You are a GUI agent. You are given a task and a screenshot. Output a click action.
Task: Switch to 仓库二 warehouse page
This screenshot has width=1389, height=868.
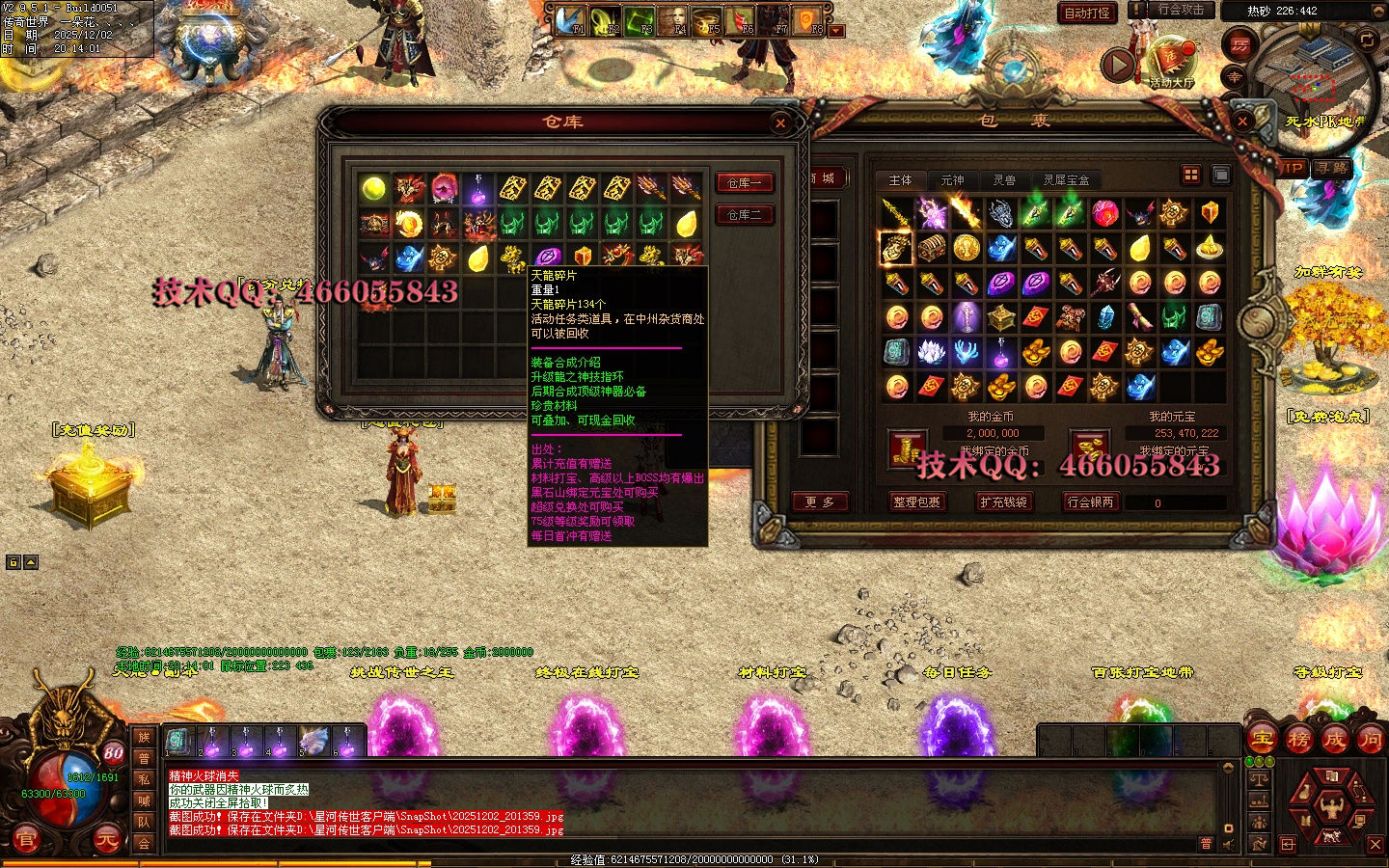(x=744, y=214)
